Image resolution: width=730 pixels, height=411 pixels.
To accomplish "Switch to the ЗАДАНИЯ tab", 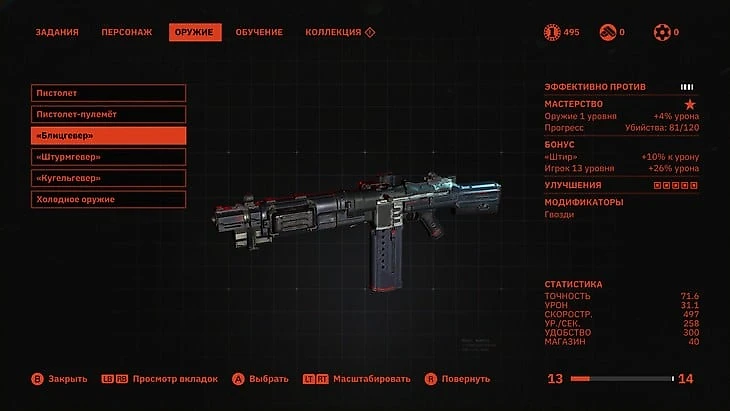I will [x=57, y=32].
